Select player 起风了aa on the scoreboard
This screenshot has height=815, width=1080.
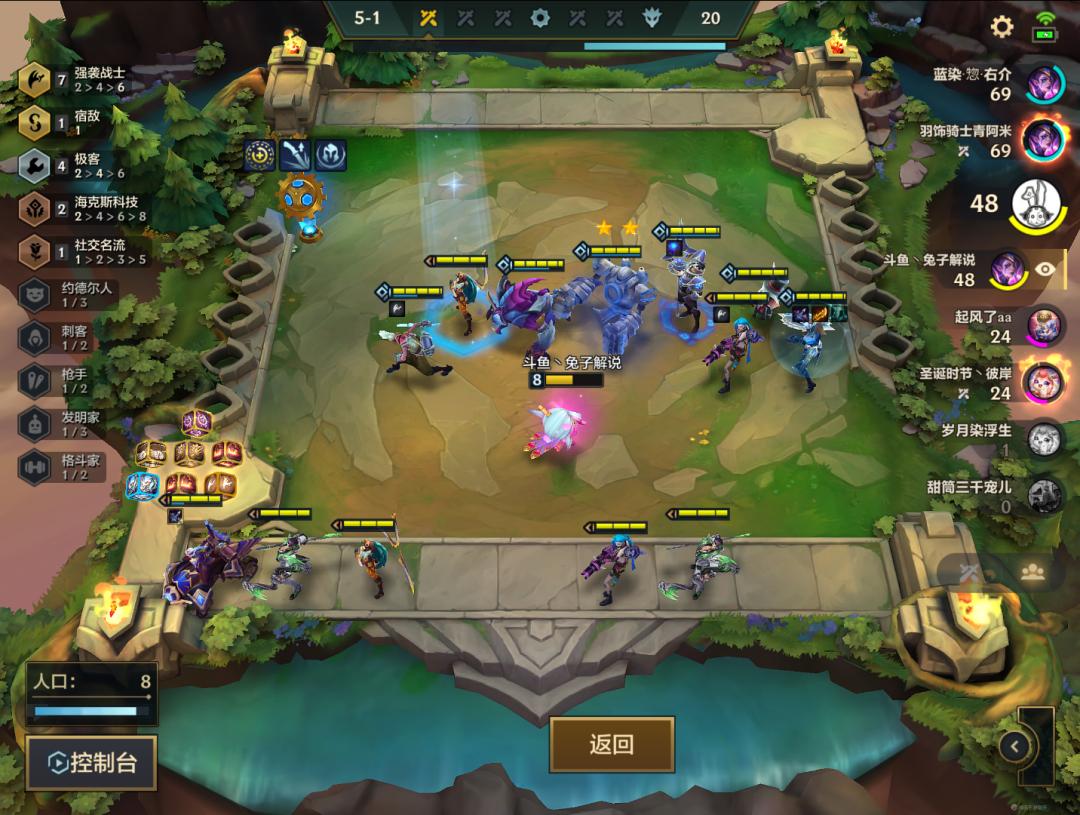click(x=1044, y=326)
